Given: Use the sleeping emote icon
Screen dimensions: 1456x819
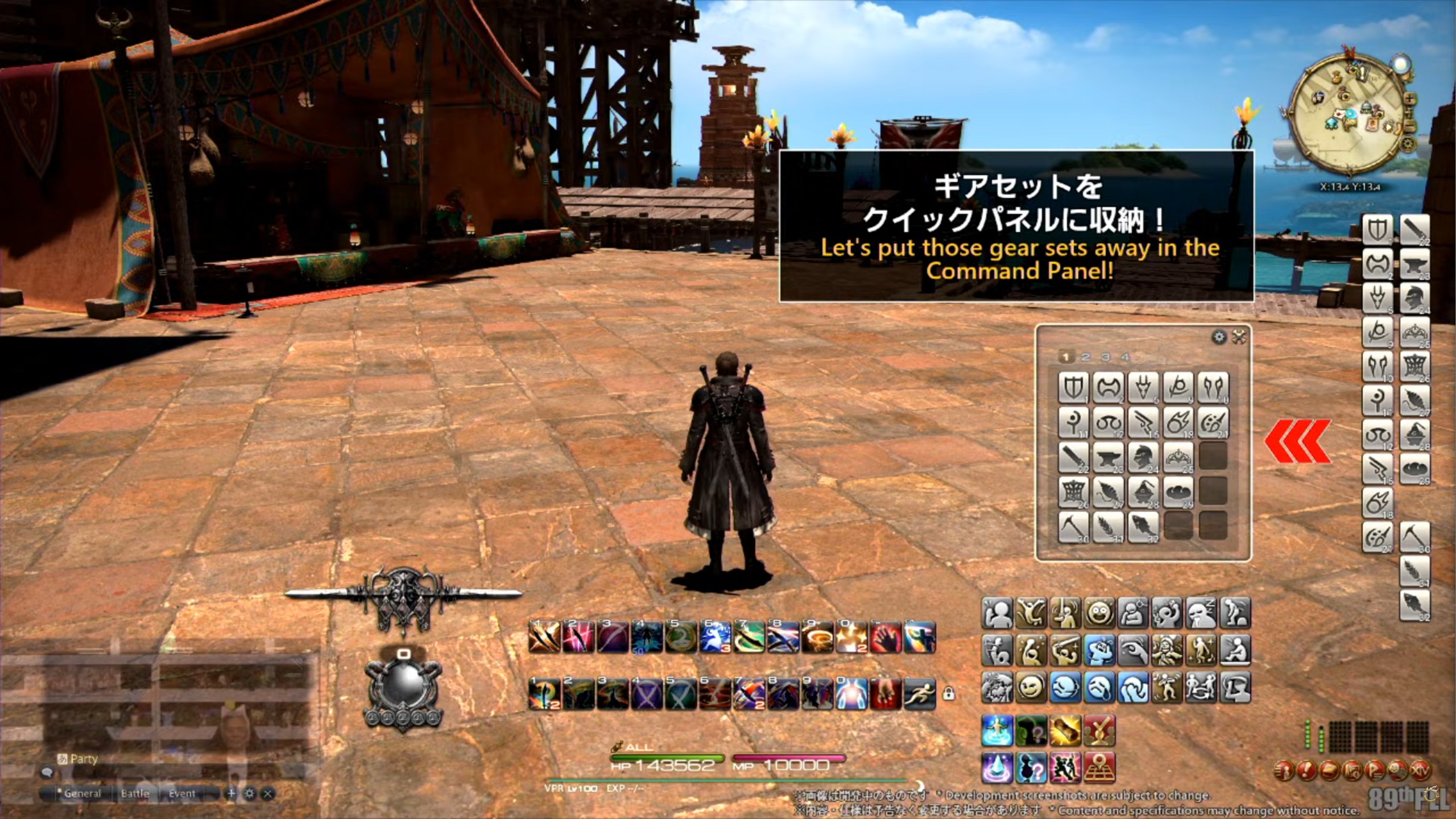Looking at the screenshot, I should (1201, 613).
